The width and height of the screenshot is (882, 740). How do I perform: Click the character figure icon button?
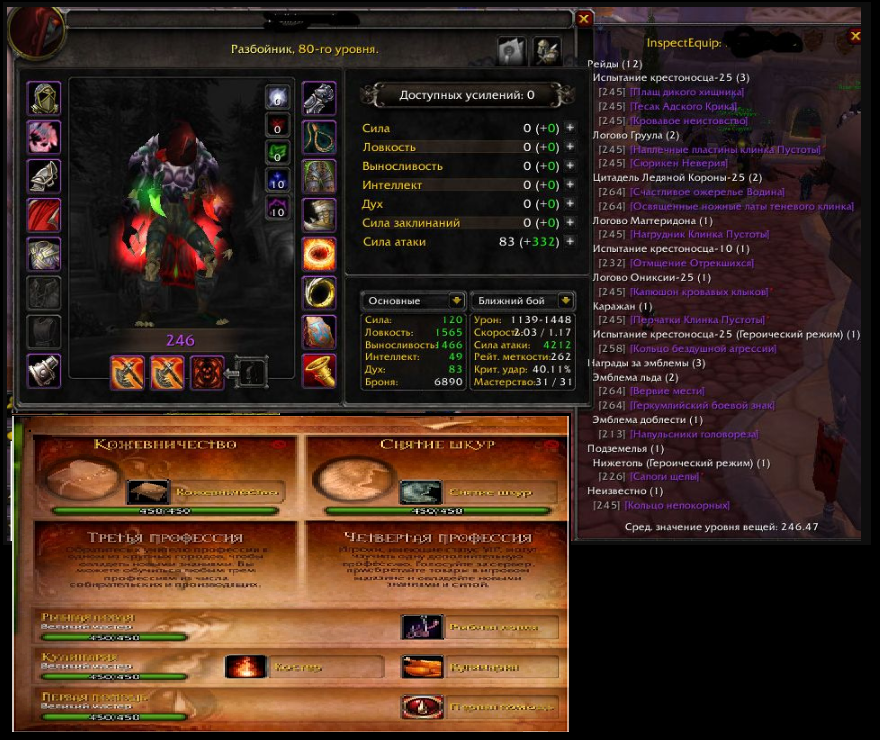pyautogui.click(x=546, y=49)
